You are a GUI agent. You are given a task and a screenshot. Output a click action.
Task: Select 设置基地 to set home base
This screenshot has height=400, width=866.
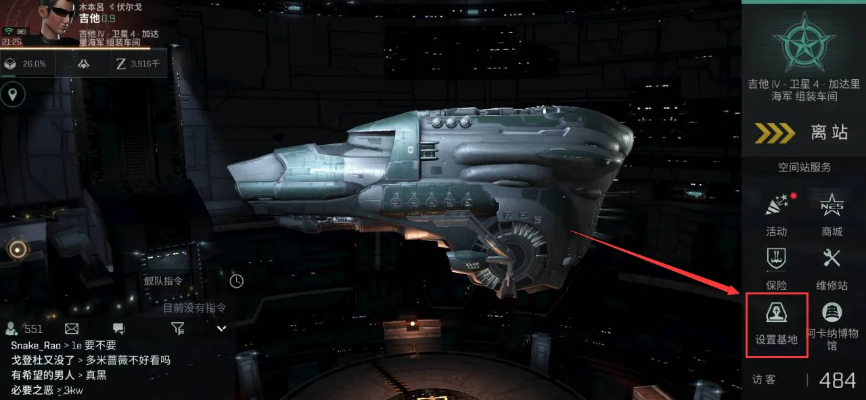click(776, 323)
